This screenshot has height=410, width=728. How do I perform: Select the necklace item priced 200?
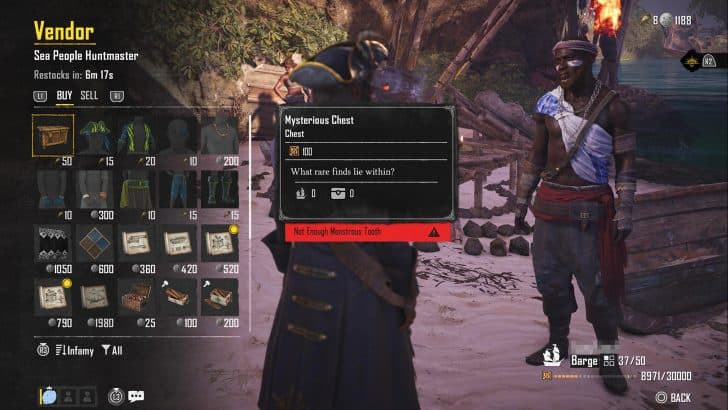(x=219, y=134)
